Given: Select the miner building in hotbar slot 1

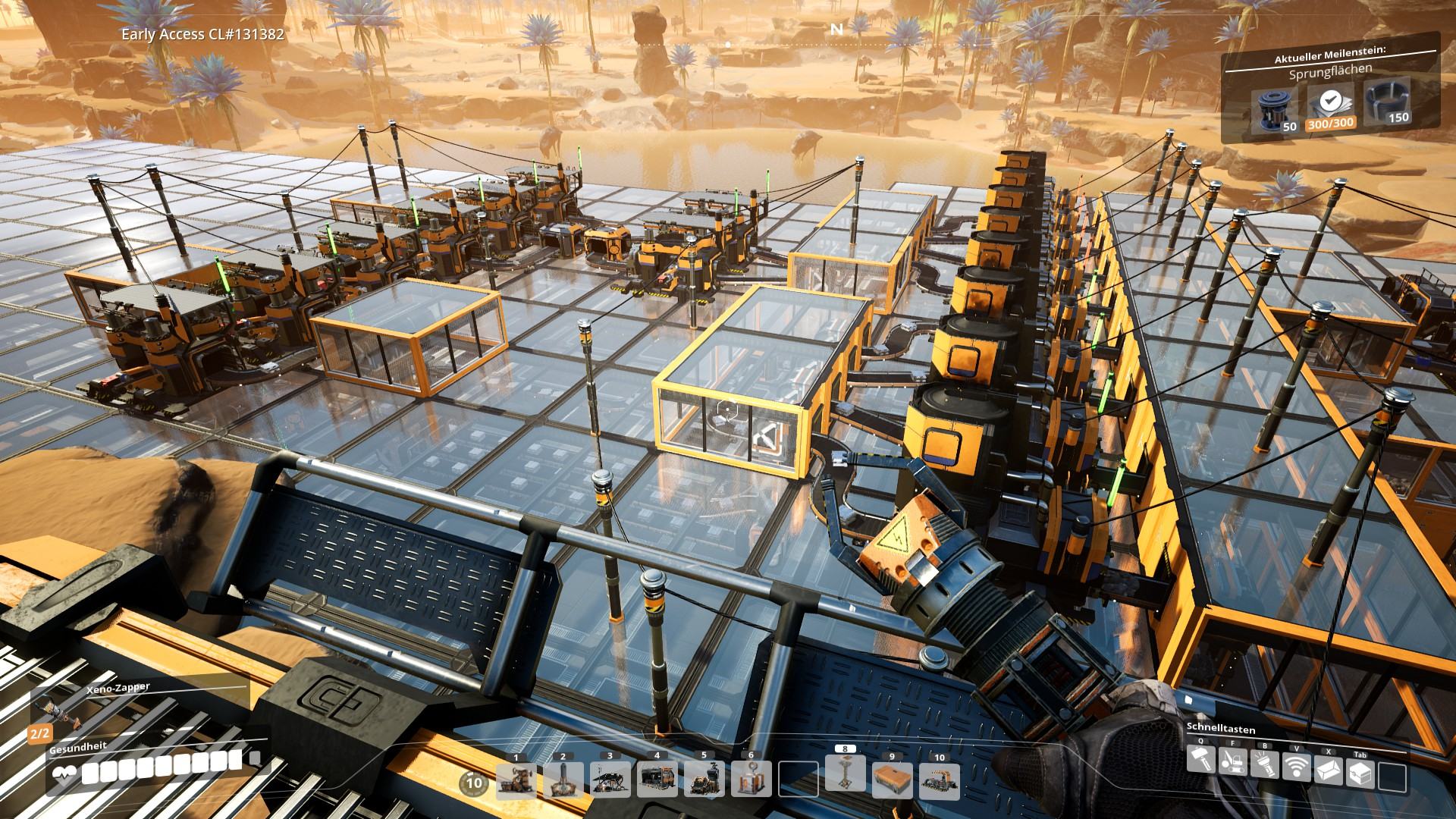Looking at the screenshot, I should coord(516,780).
